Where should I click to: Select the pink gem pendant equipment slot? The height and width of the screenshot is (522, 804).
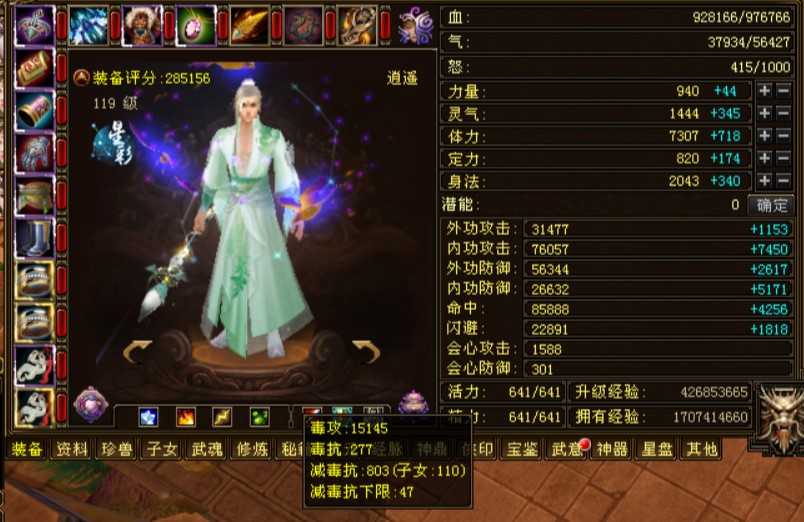tap(196, 25)
